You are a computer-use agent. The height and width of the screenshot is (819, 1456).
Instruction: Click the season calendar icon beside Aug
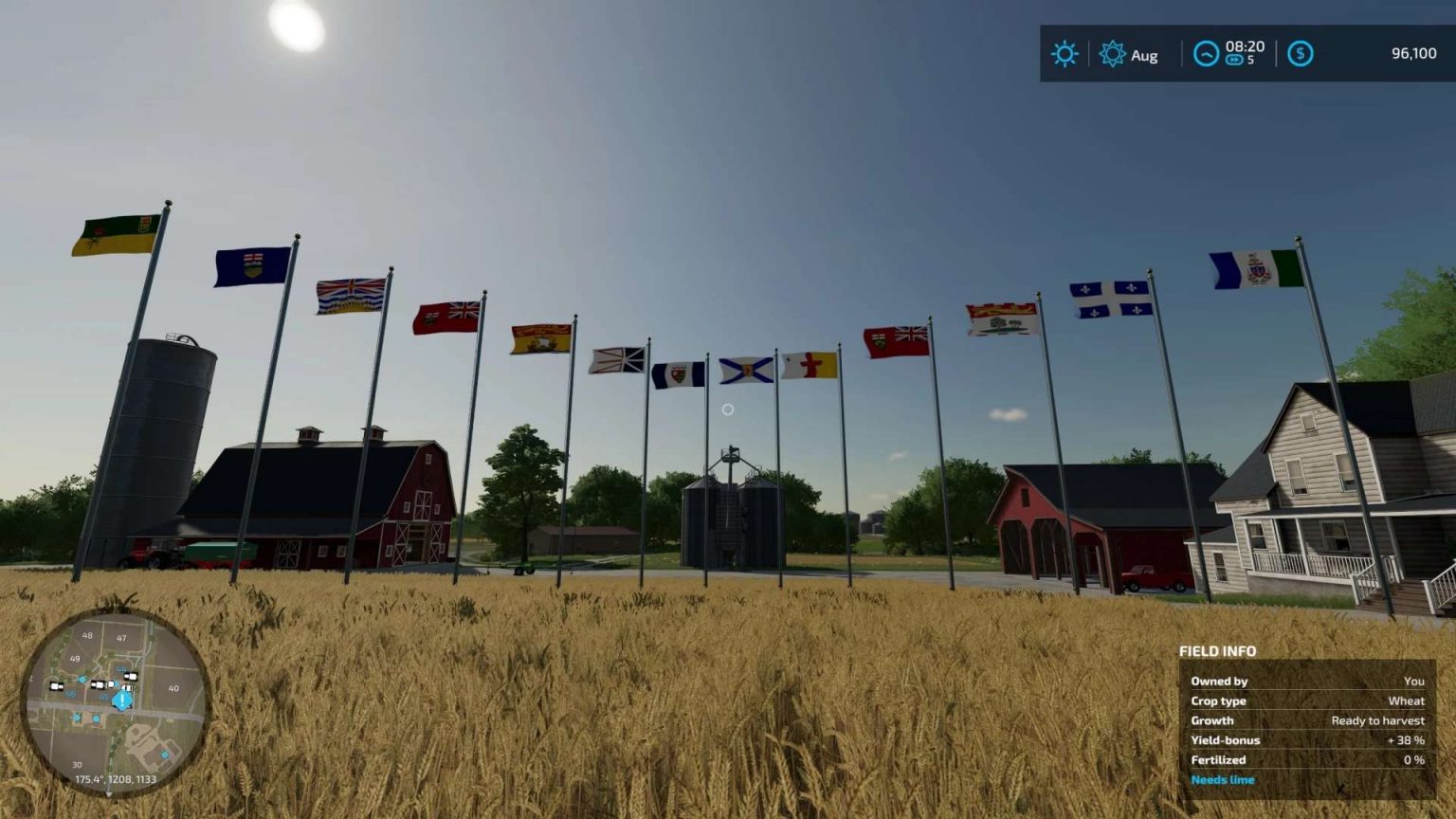[x=1113, y=54]
